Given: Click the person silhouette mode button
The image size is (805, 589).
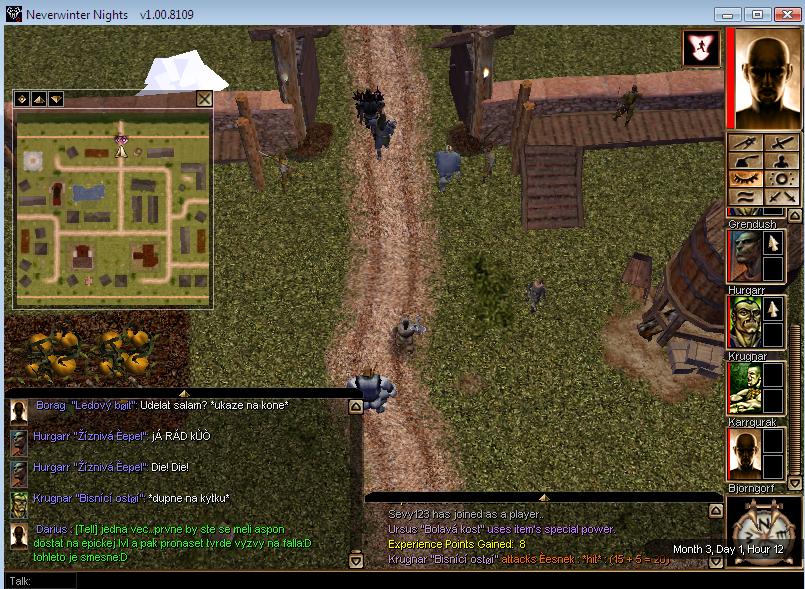Looking at the screenshot, I should [x=782, y=162].
